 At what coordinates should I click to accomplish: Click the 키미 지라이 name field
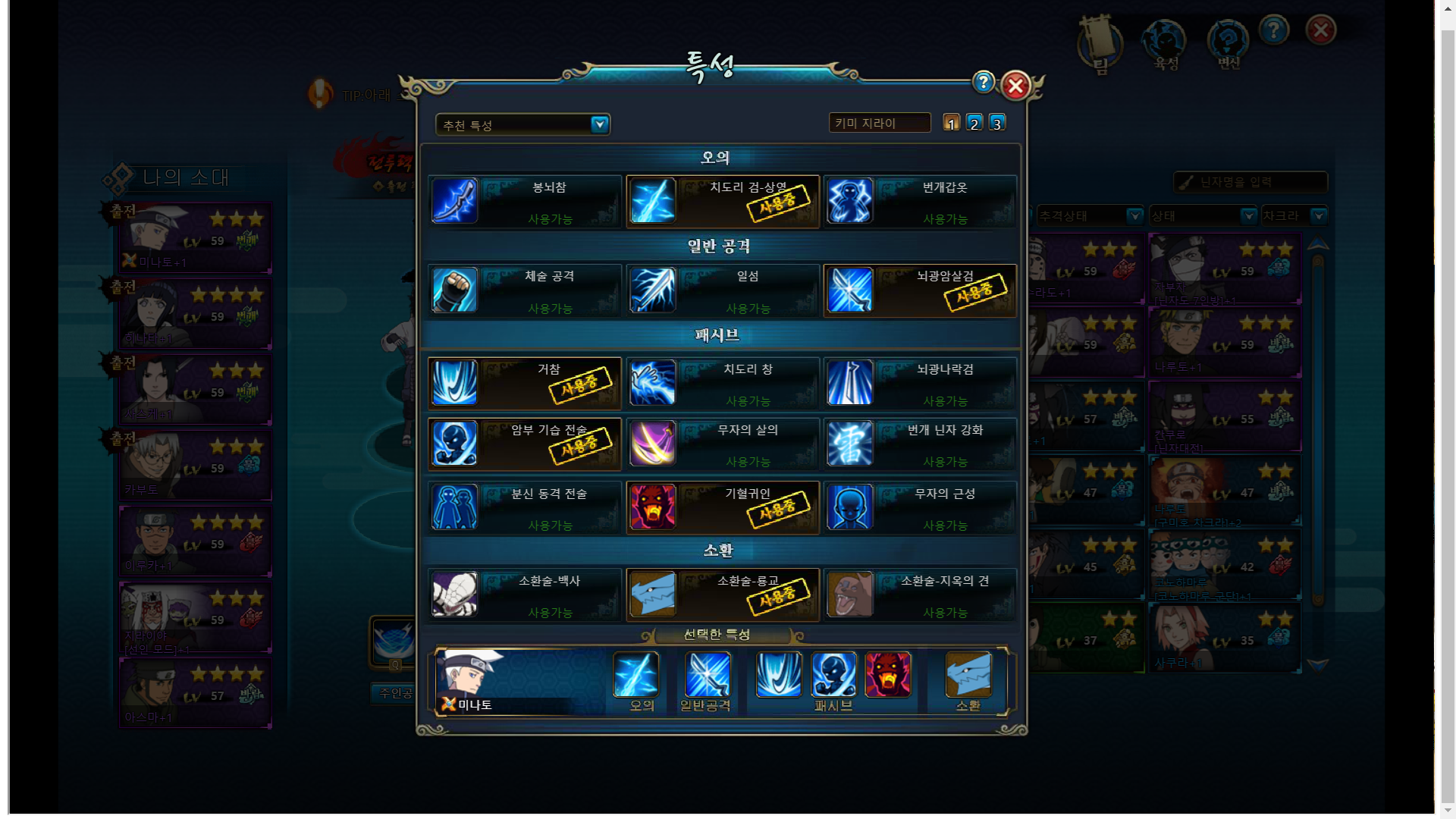pos(879,123)
